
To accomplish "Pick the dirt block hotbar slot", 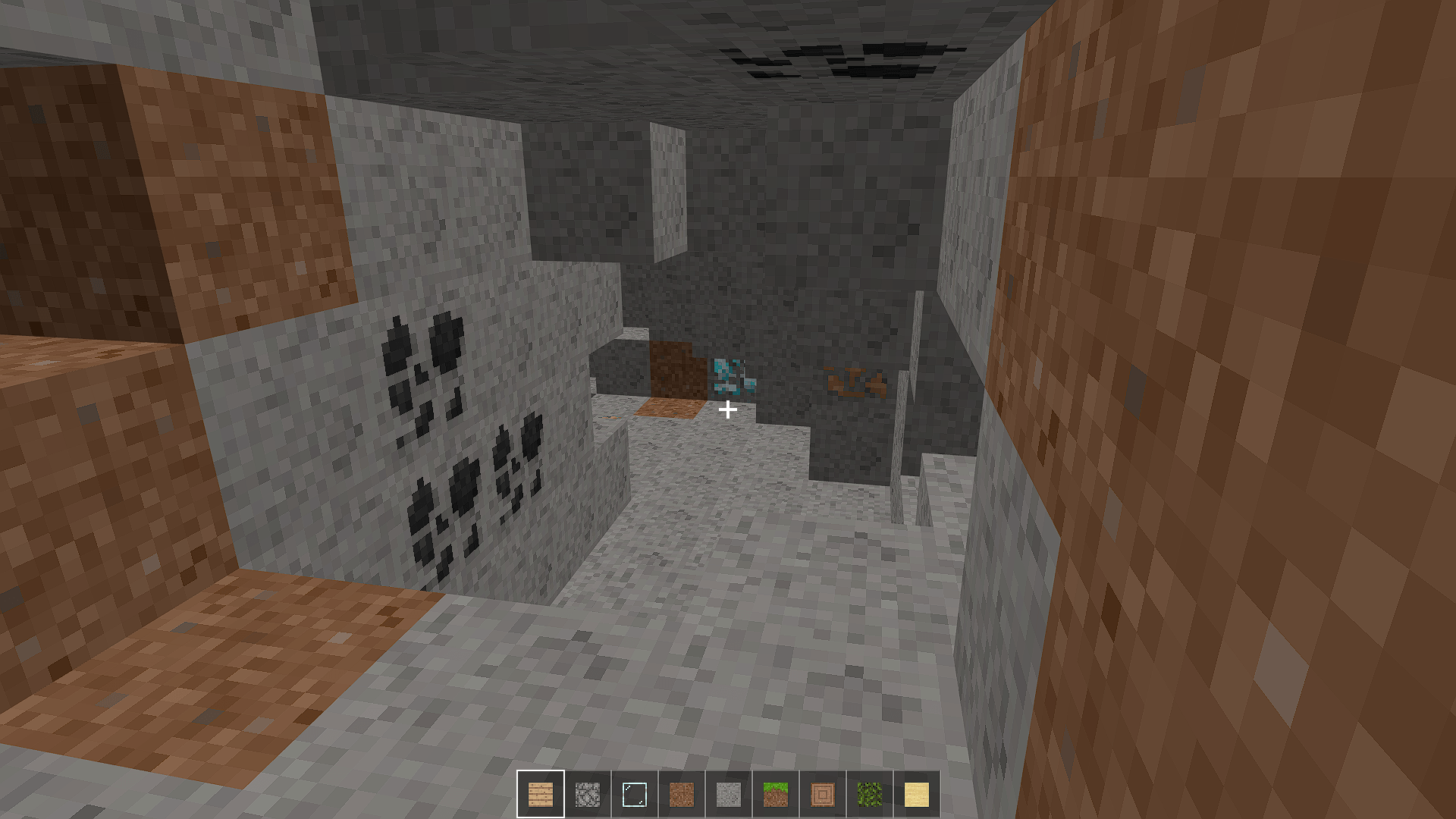I will pos(682,794).
